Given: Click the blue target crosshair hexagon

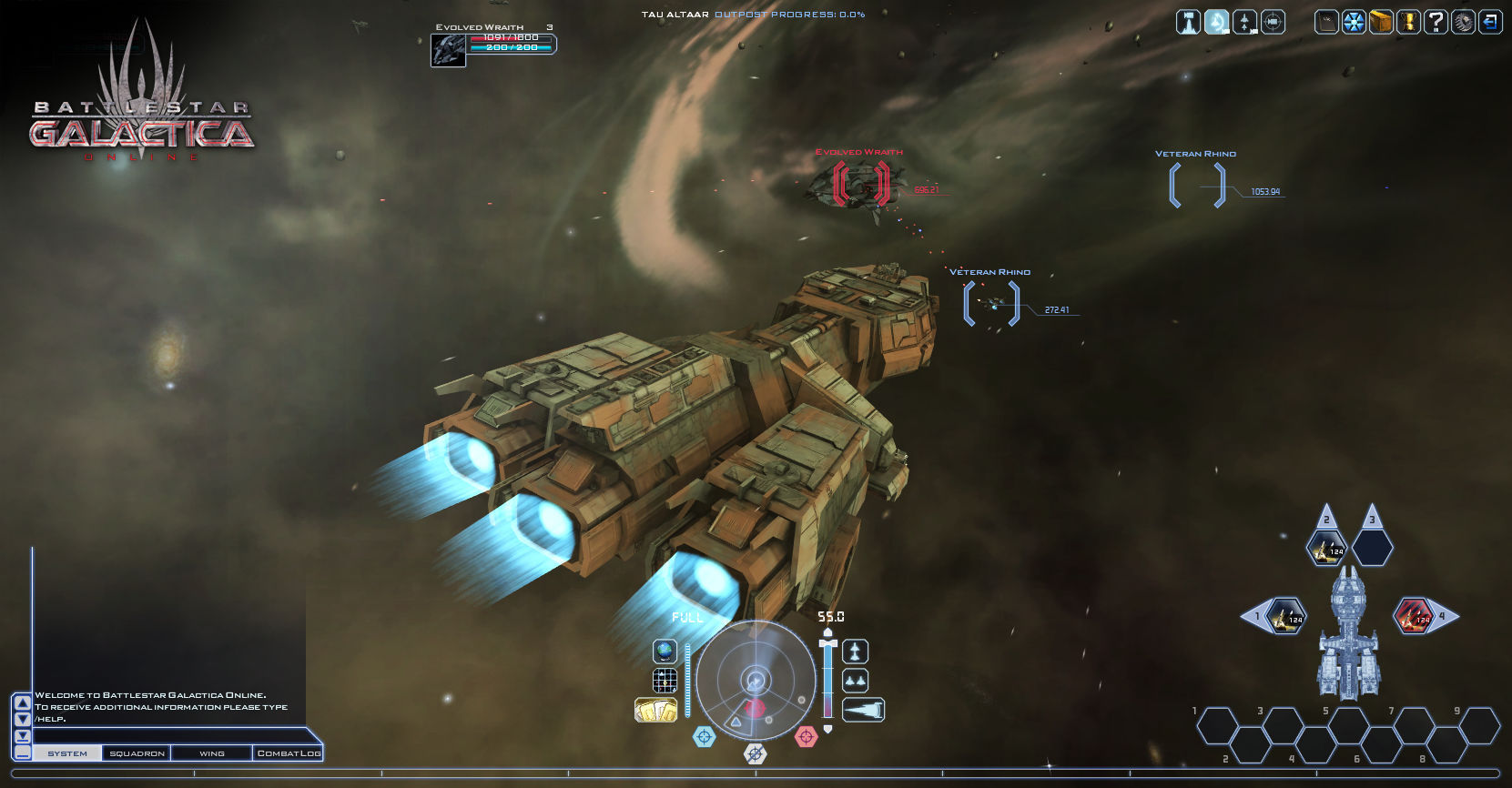Looking at the screenshot, I should (705, 736).
